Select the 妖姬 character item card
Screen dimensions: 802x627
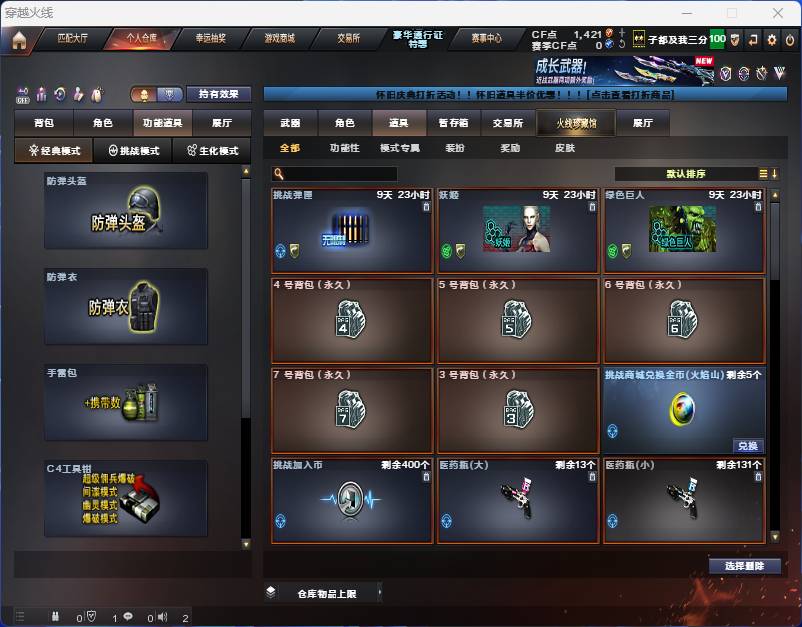click(x=516, y=229)
